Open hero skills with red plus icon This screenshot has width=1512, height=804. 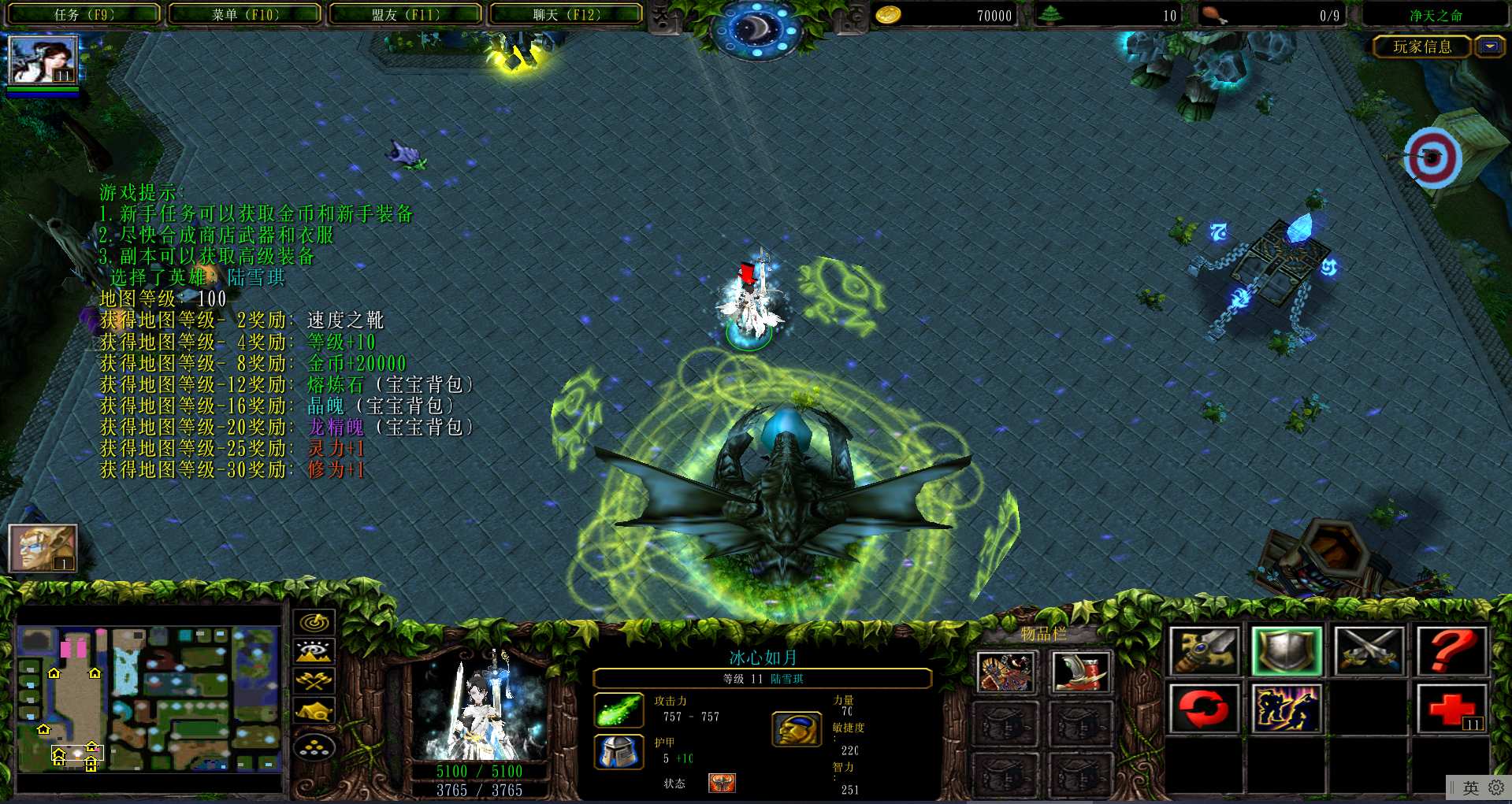pyautogui.click(x=1451, y=709)
